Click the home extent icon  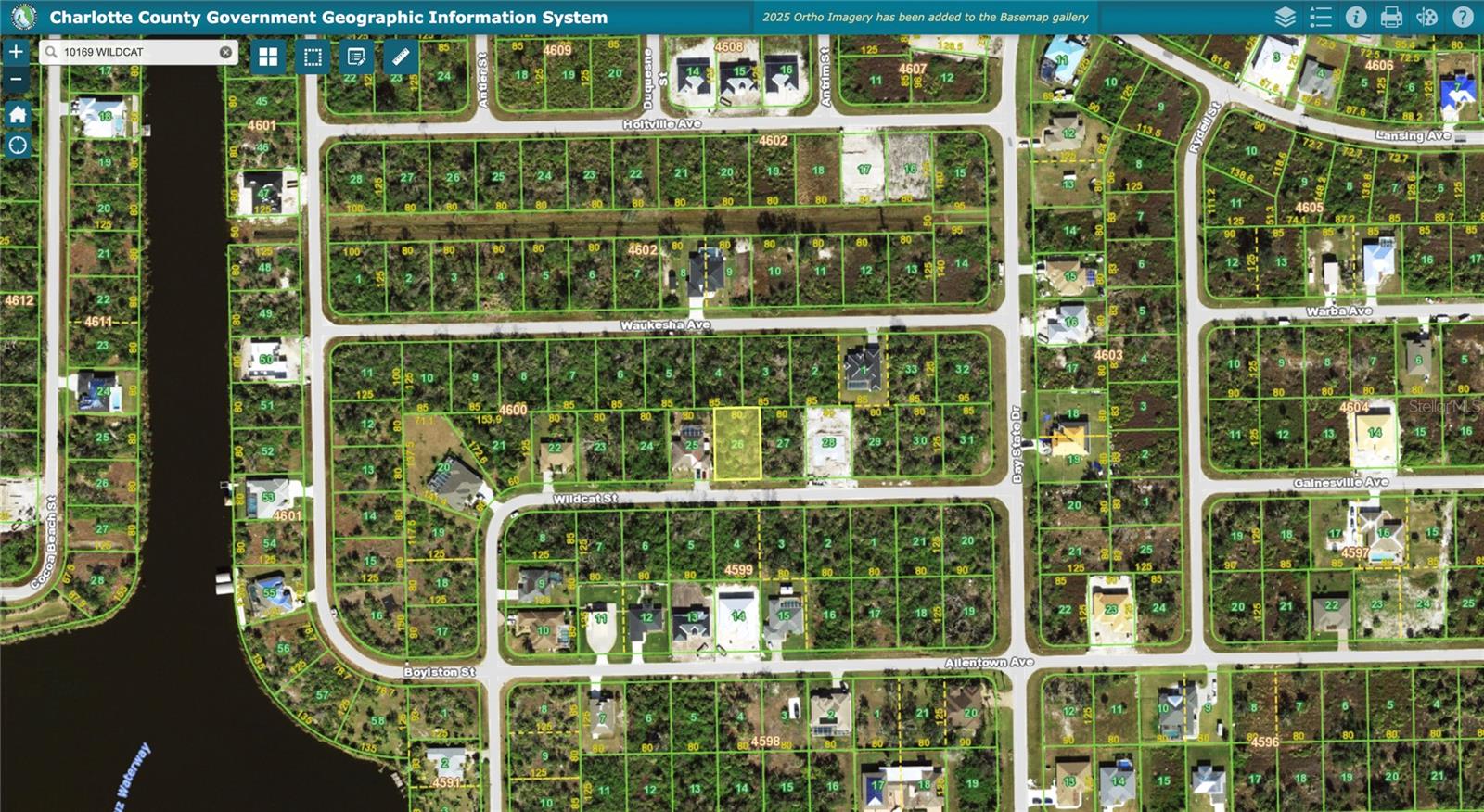click(x=17, y=115)
